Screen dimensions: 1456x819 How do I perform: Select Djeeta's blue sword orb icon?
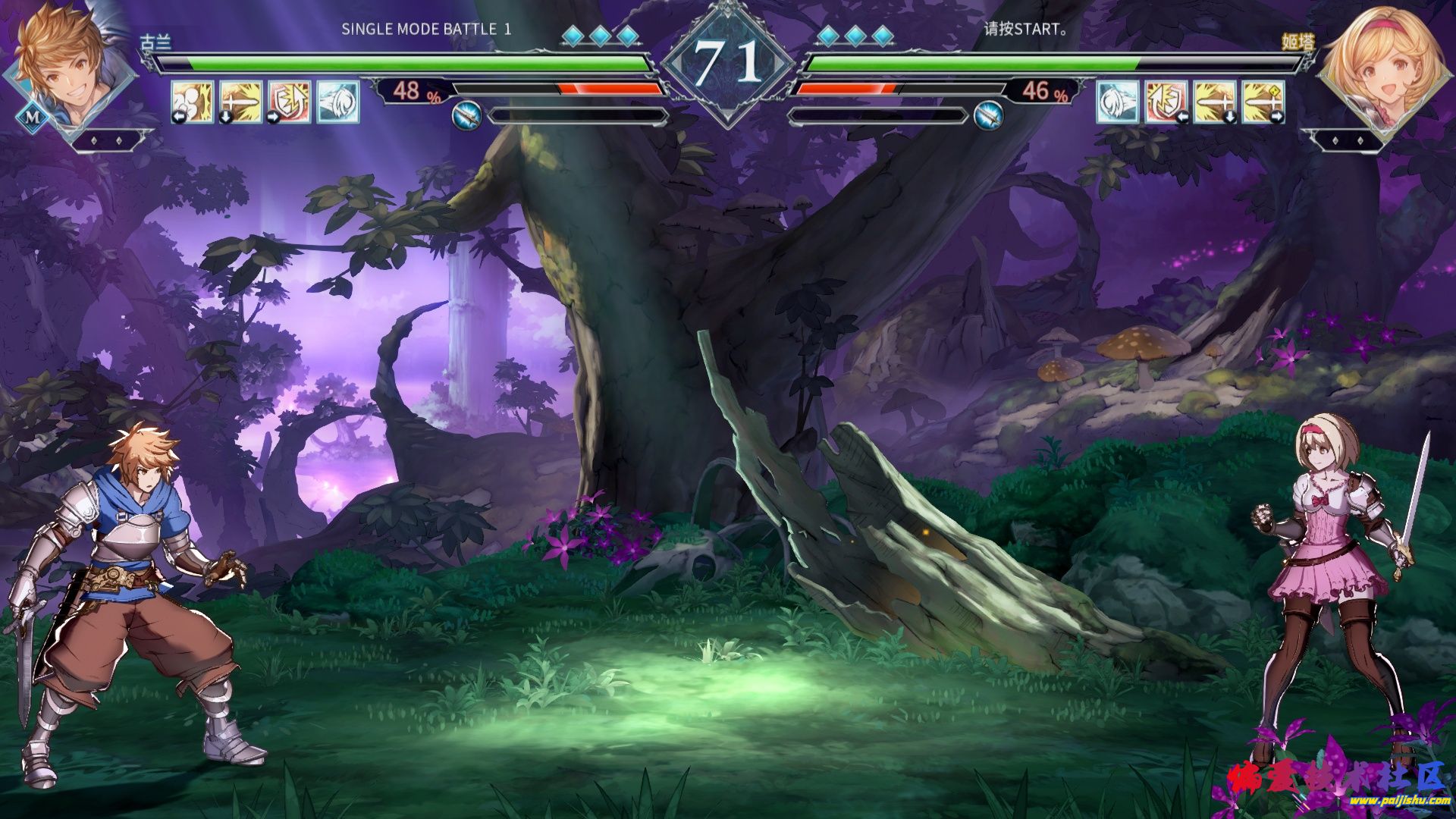coord(988,116)
